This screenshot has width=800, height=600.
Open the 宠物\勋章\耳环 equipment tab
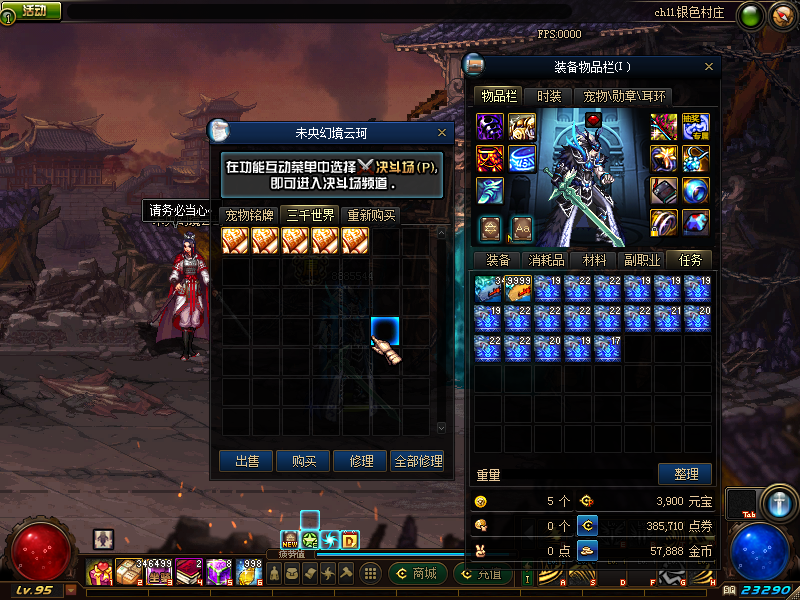tap(624, 96)
